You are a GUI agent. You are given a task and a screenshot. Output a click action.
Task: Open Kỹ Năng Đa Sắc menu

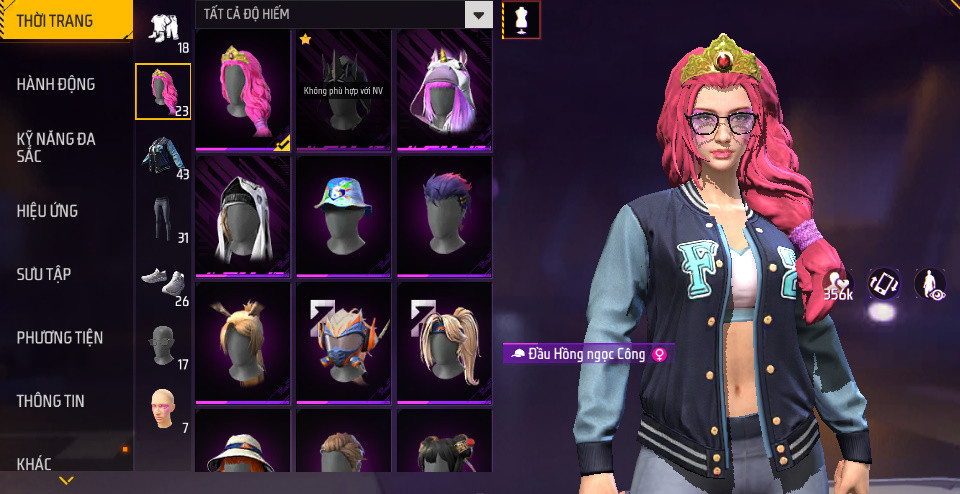[x=56, y=148]
